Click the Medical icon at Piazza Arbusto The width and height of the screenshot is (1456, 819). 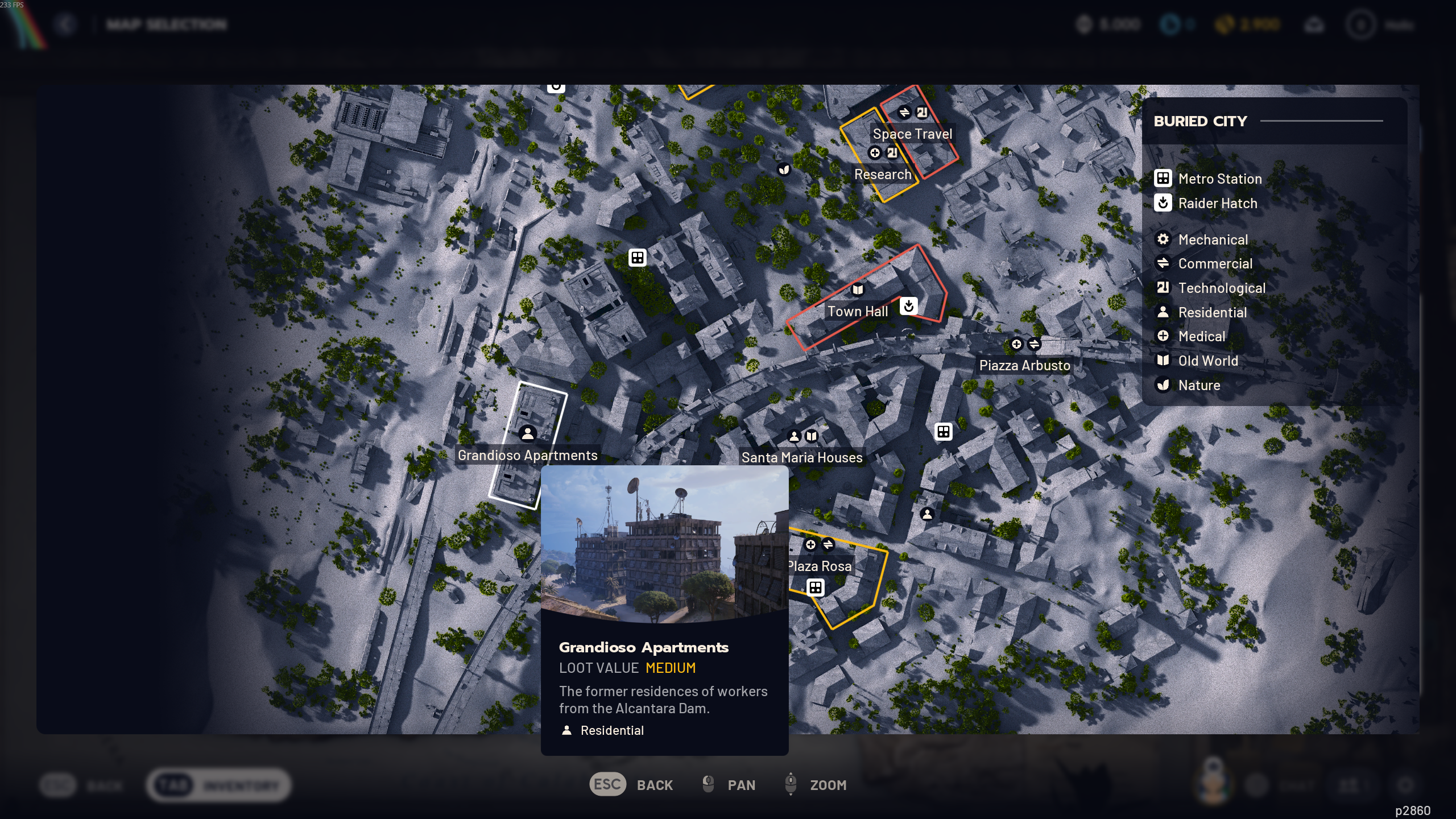[x=1017, y=344]
